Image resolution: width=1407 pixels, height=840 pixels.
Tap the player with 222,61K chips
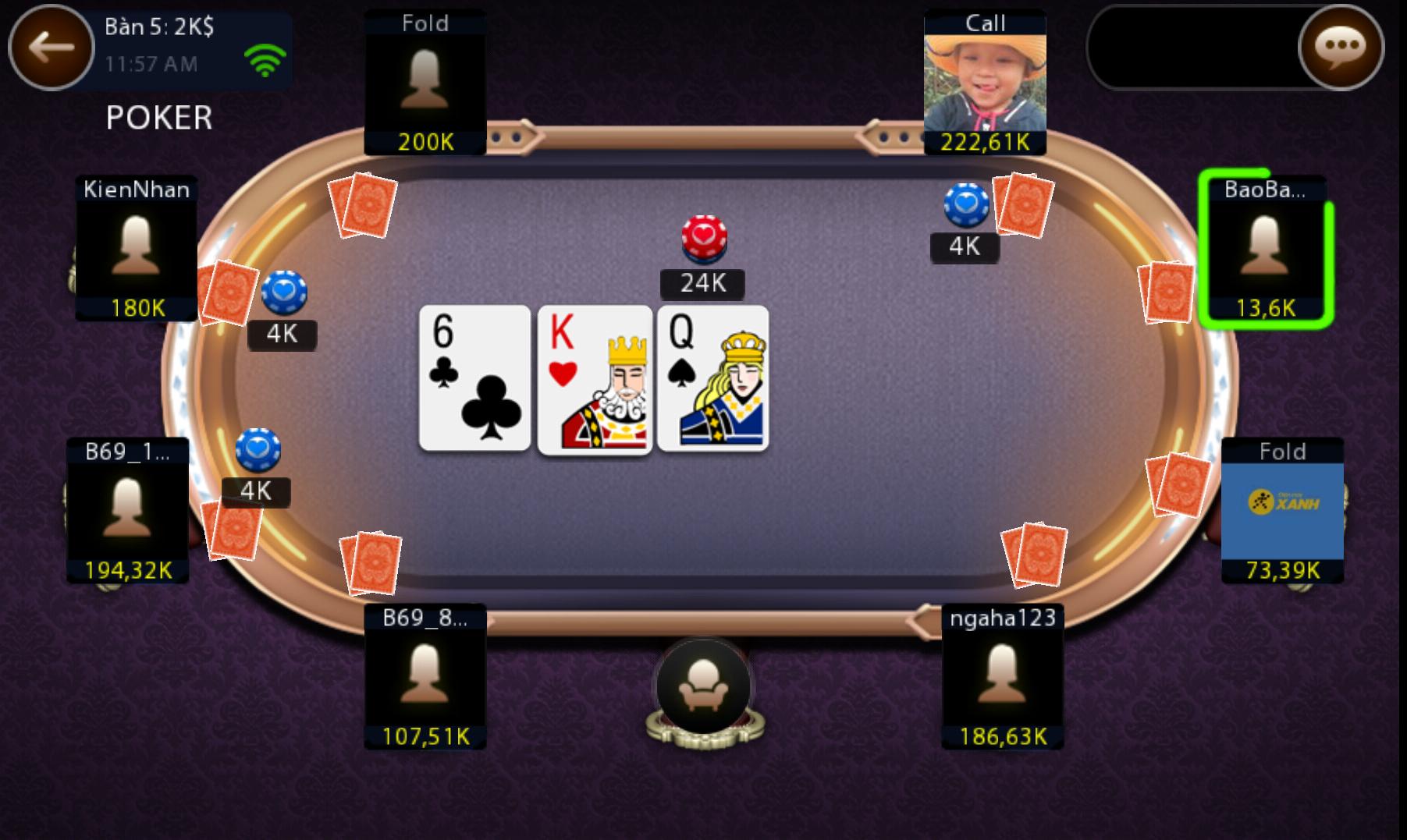pos(985,83)
